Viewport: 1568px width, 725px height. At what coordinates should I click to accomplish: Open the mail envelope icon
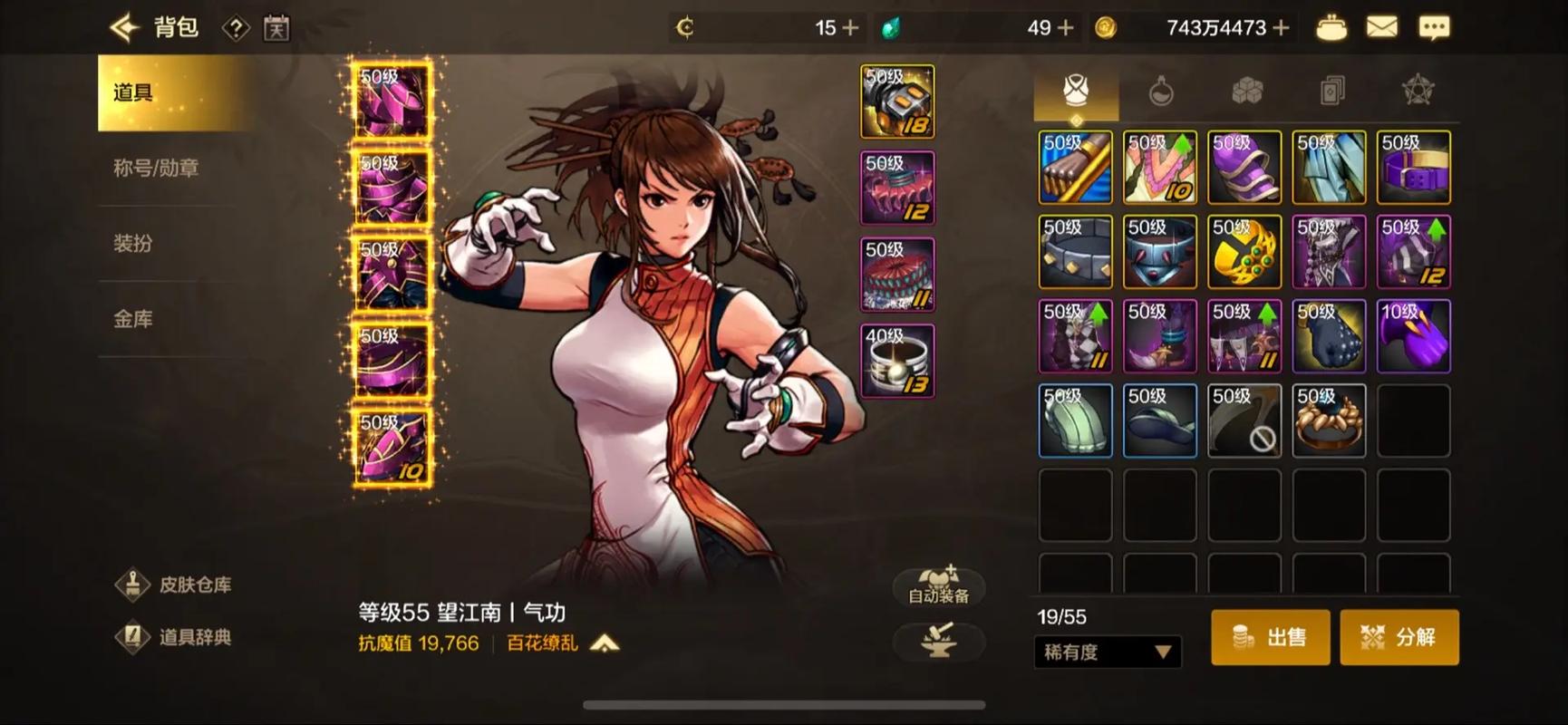tap(1381, 28)
